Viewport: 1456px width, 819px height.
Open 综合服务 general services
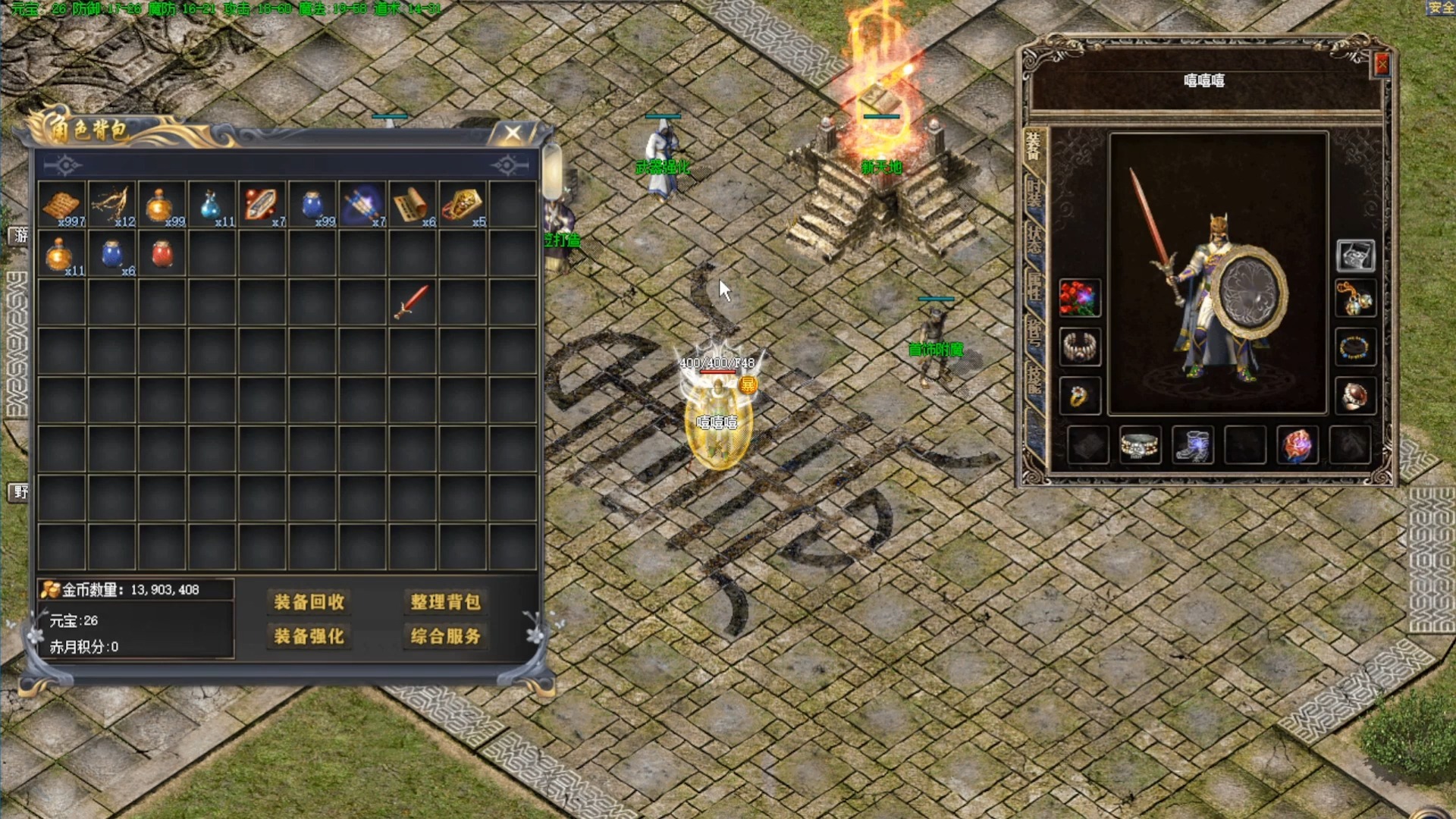tap(445, 636)
